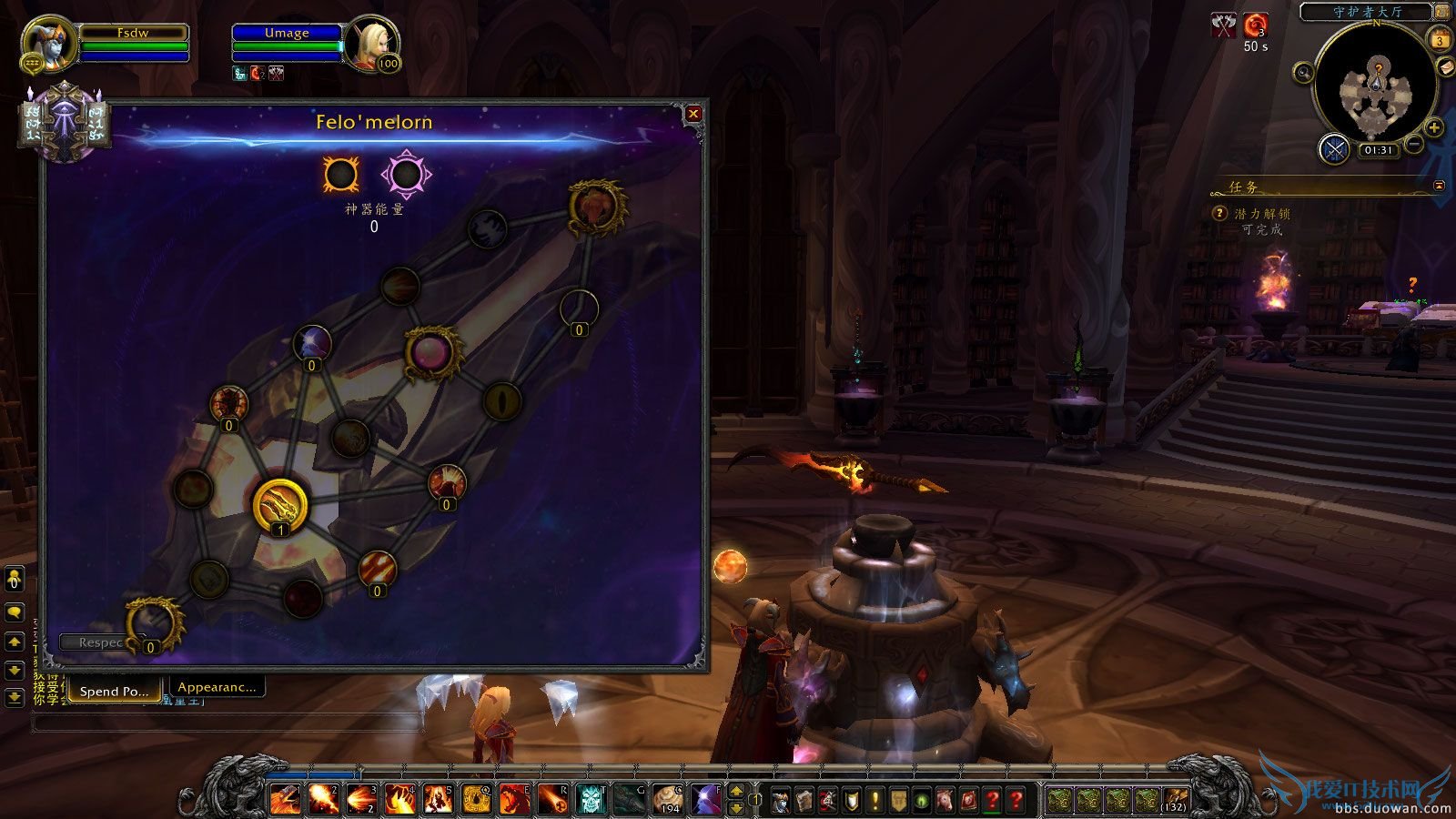Switch to the Appearance tab
Viewport: 1456px width, 819px height.
click(217, 688)
